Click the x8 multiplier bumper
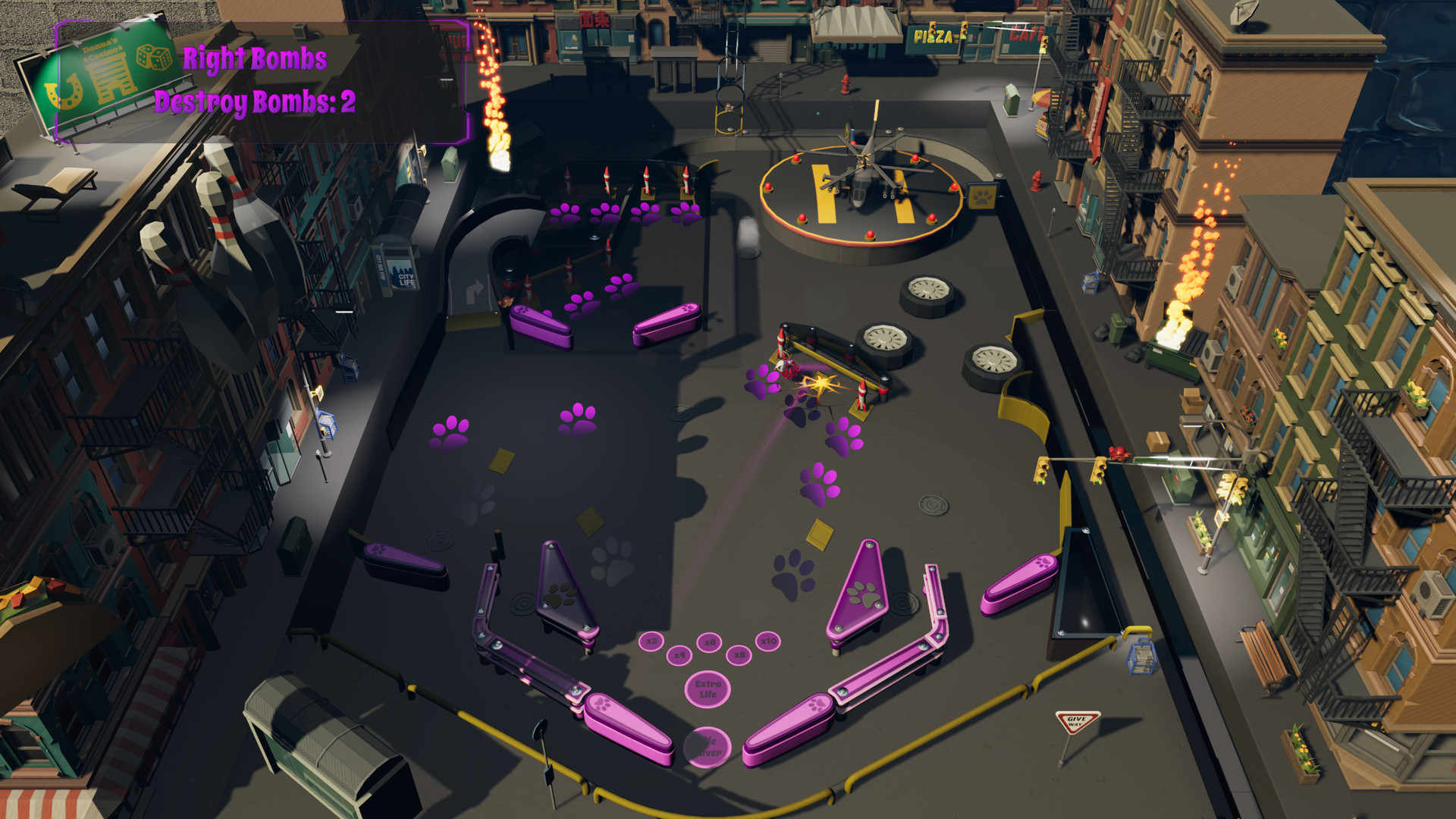Viewport: 1456px width, 819px height. [x=739, y=657]
